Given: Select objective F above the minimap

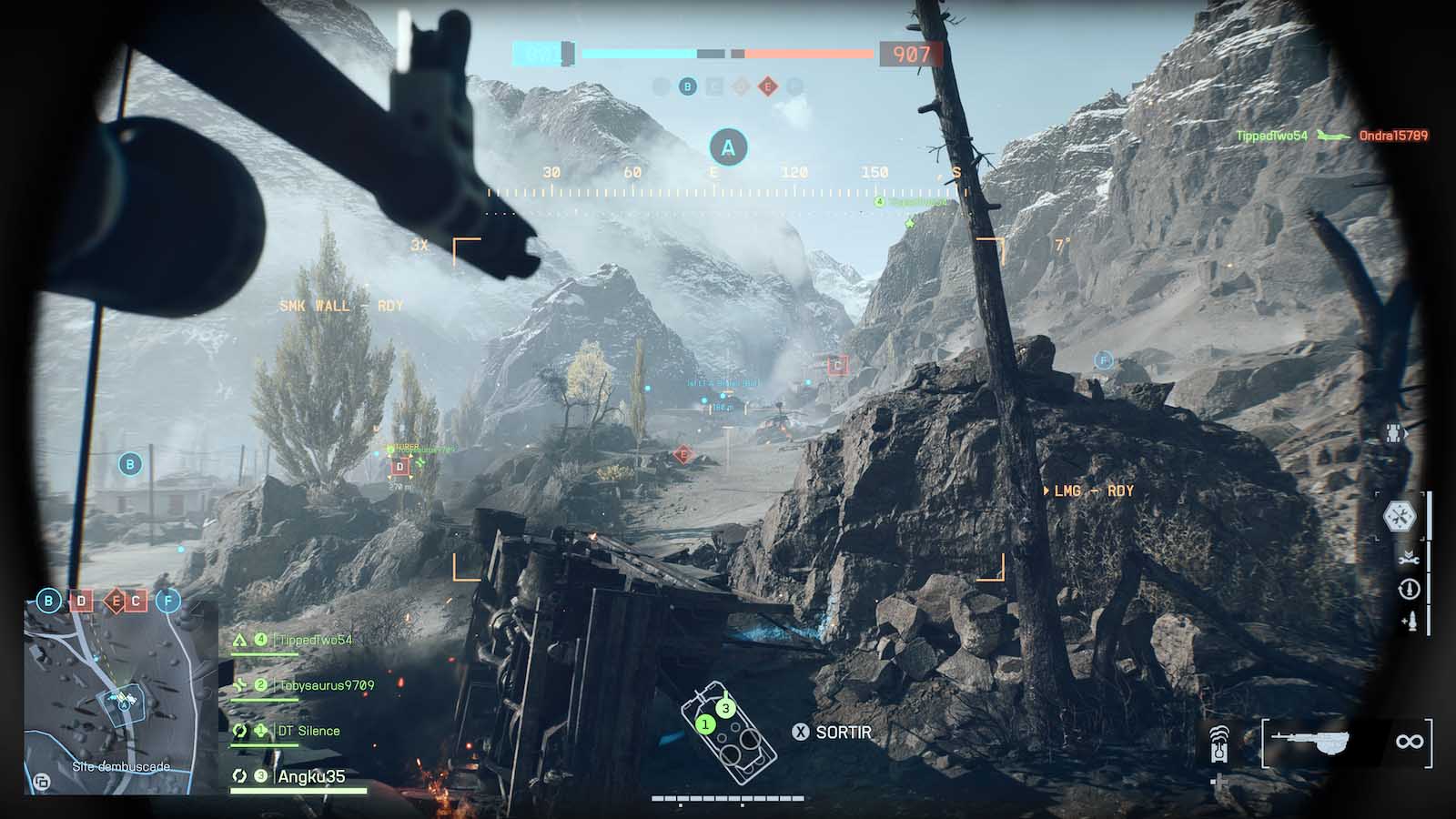Looking at the screenshot, I should 168,601.
